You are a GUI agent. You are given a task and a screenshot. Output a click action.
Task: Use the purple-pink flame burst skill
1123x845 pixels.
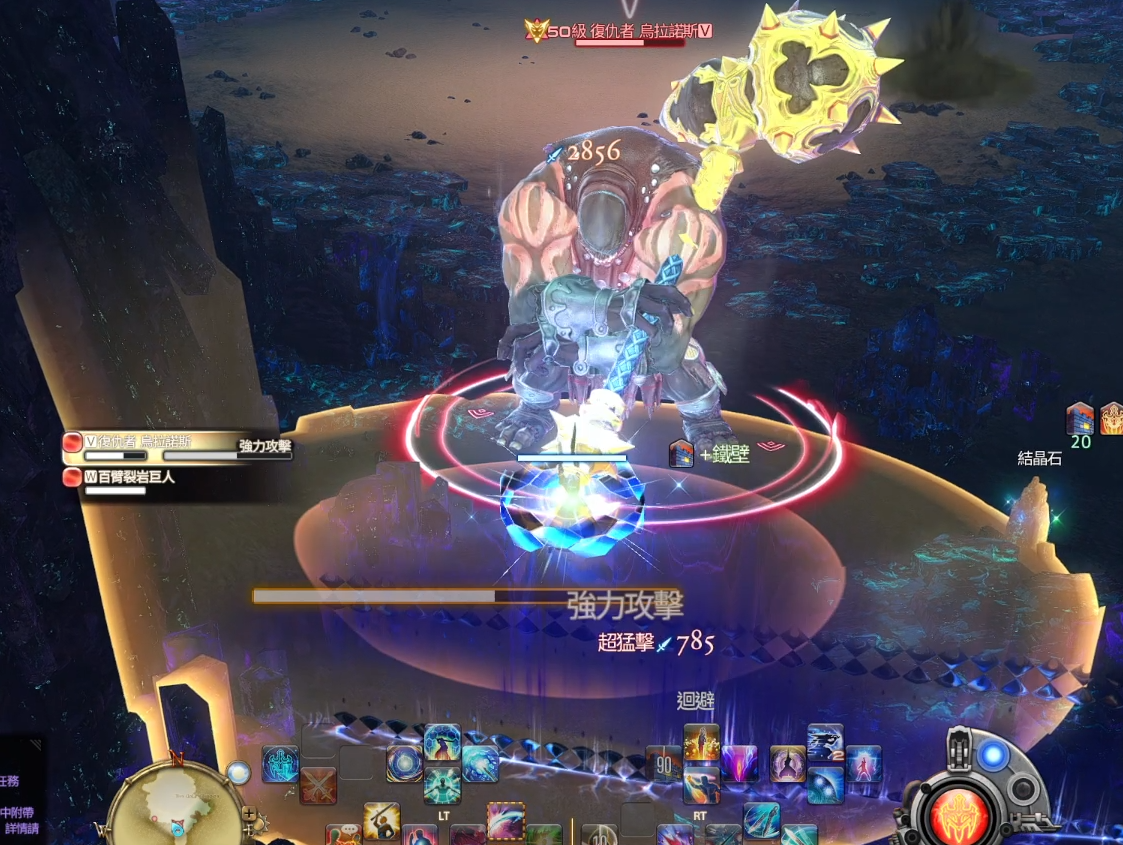[740, 764]
